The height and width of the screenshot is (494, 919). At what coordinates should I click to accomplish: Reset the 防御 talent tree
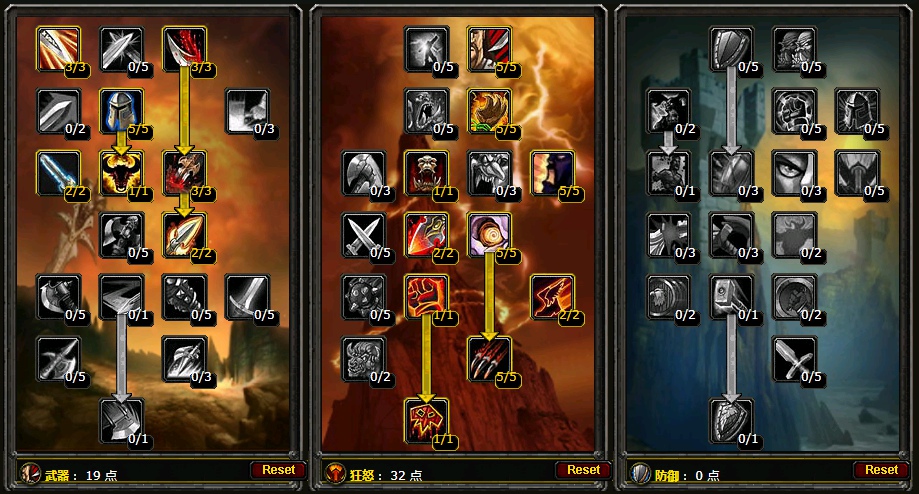pyautogui.click(x=881, y=470)
